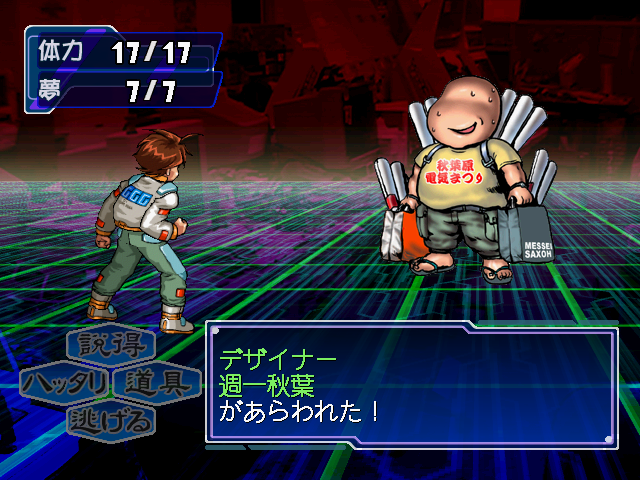Pick the 逃げる (Run away) command
640x480 pixels.
111,420
